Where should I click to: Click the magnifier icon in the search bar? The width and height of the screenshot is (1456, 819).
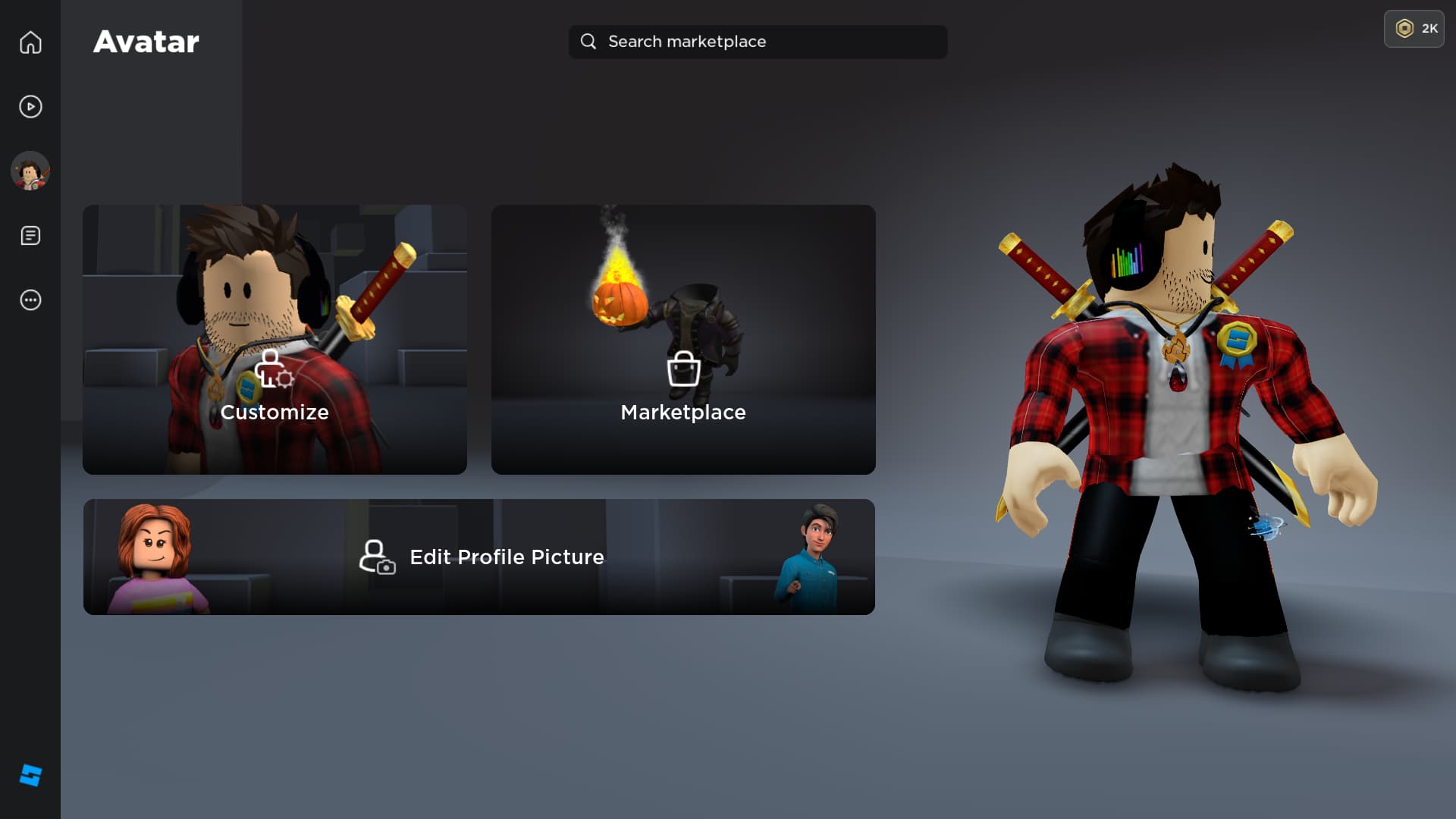pyautogui.click(x=588, y=42)
